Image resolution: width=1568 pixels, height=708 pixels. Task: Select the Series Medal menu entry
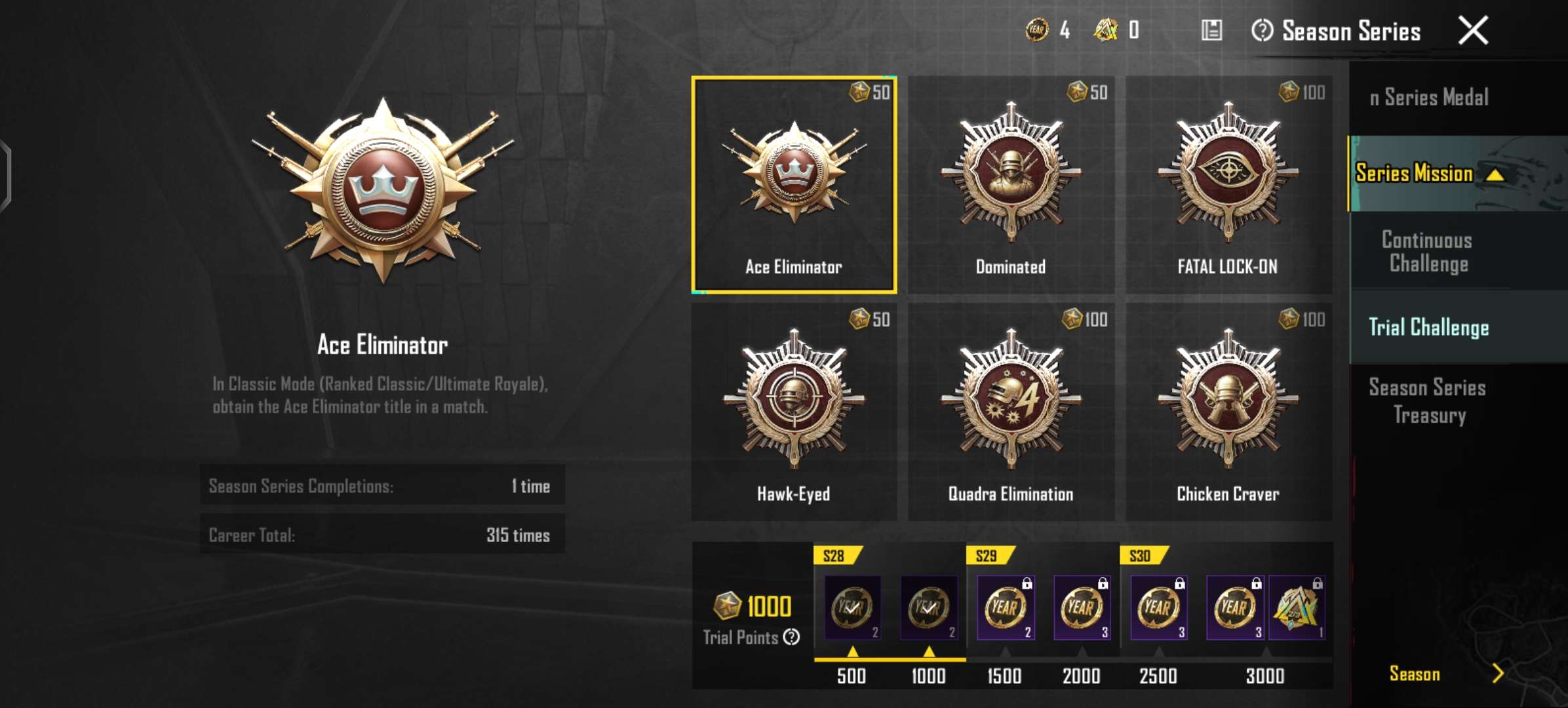point(1429,97)
